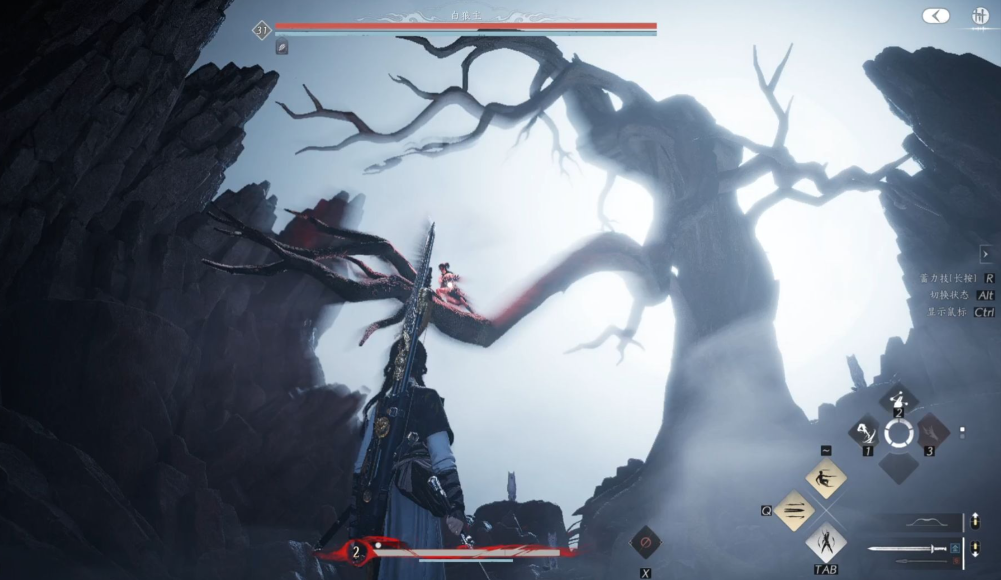Image resolution: width=1001 pixels, height=580 pixels.
Task: Trigger the triple slash skill diamond
Action: [x=794, y=510]
